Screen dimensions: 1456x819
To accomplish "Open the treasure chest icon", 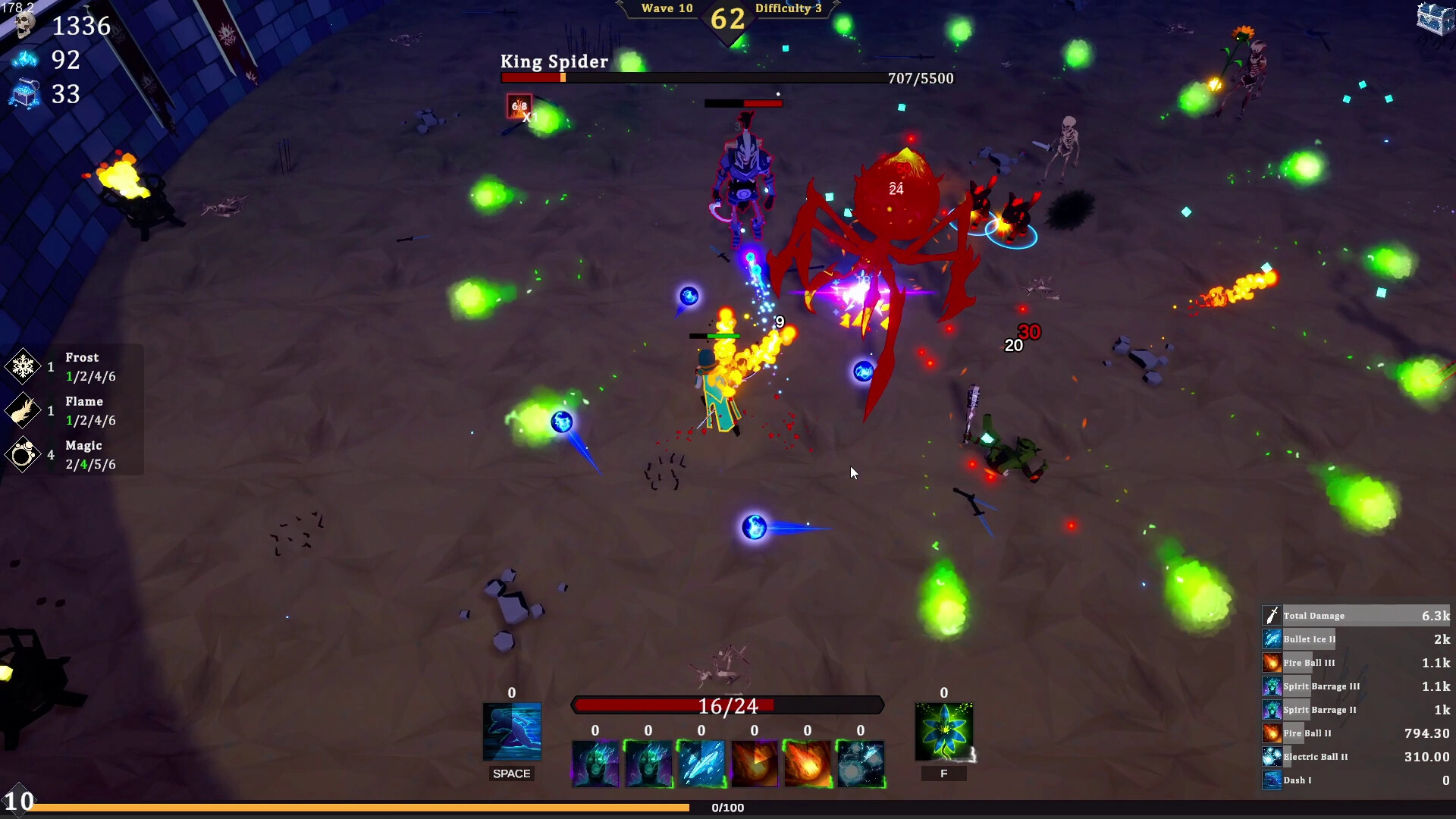I will coord(1434,18).
